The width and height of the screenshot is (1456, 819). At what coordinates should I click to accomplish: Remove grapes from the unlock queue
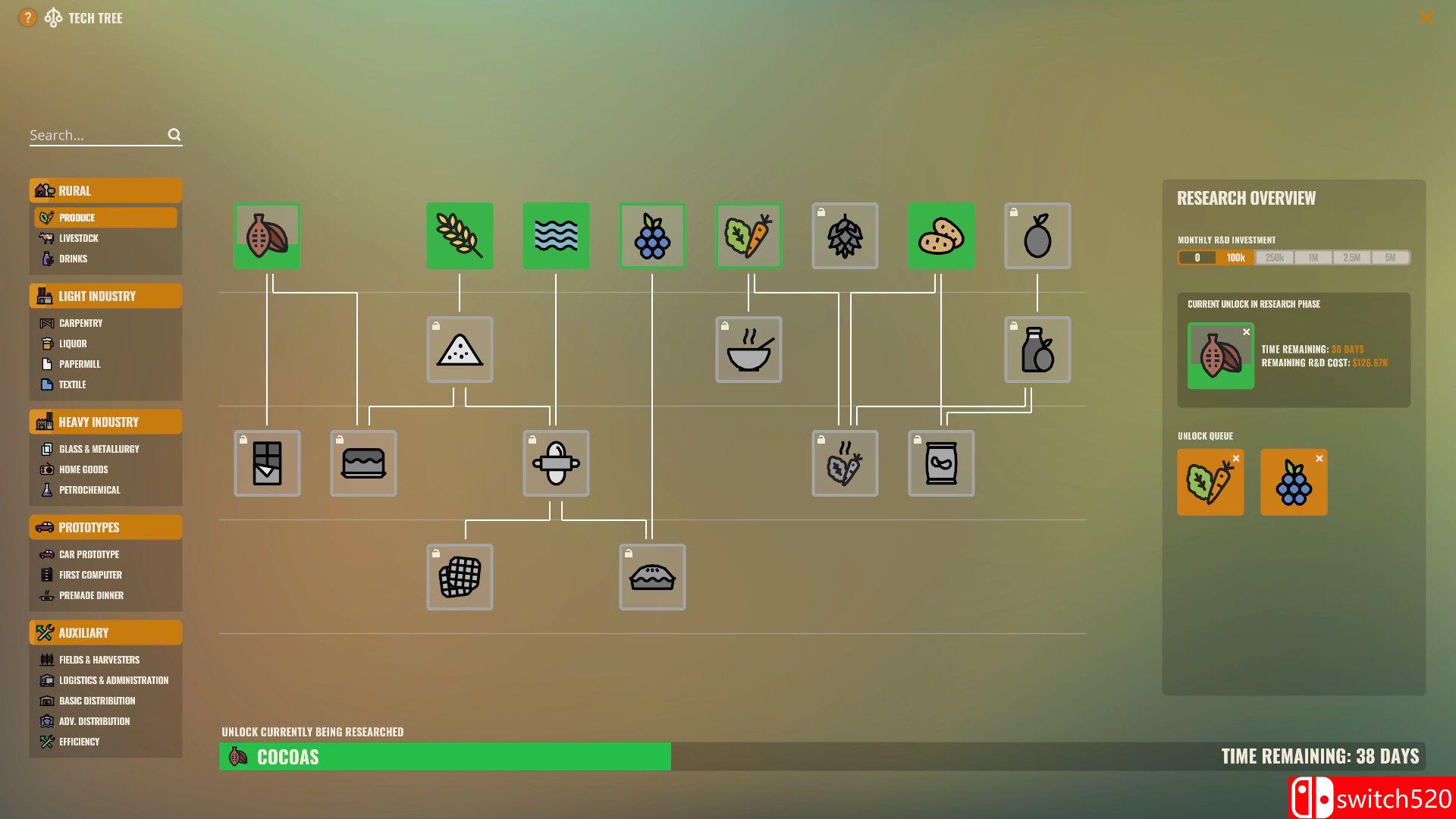[1319, 459]
